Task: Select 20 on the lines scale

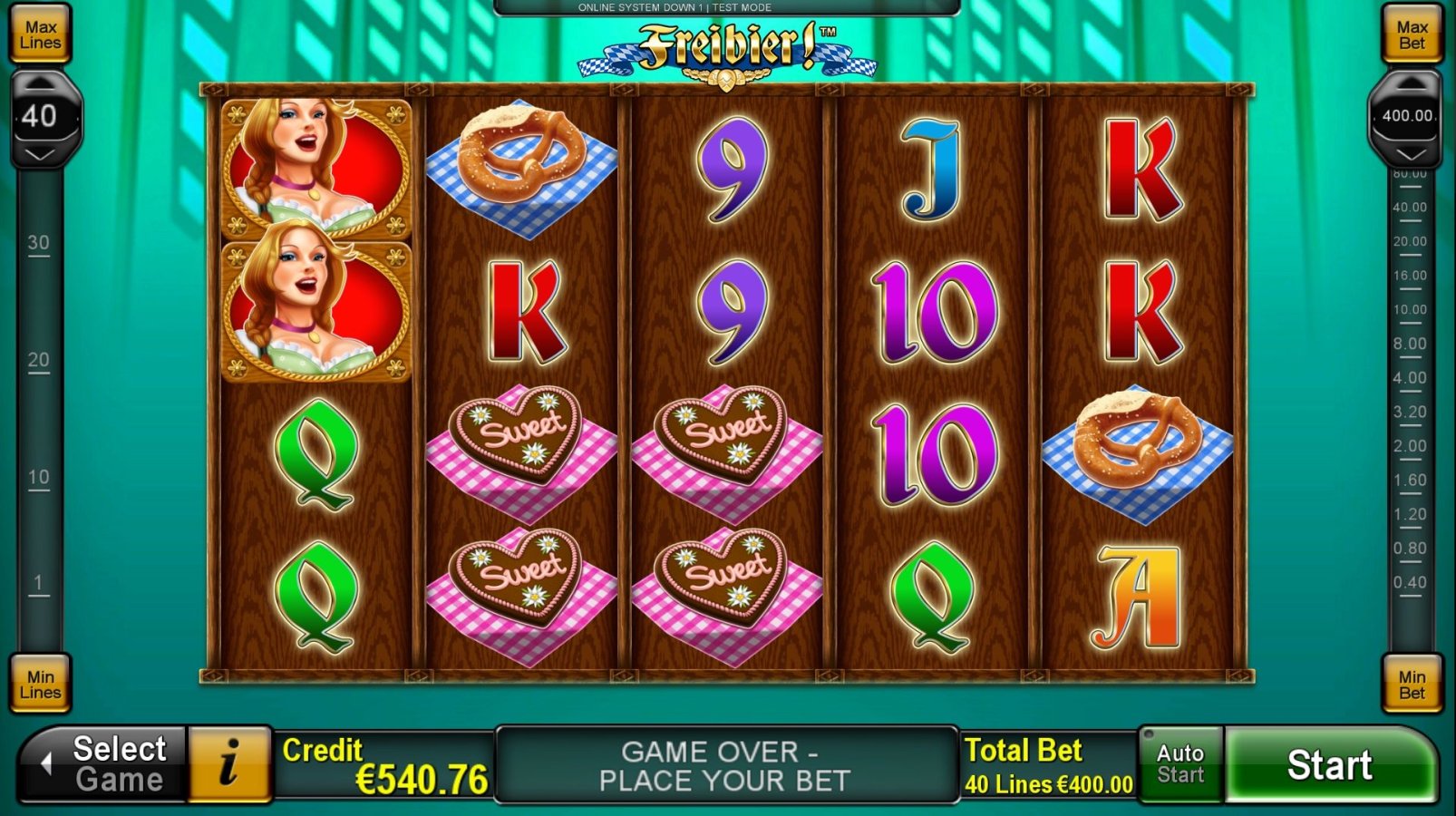Action: pos(38,360)
